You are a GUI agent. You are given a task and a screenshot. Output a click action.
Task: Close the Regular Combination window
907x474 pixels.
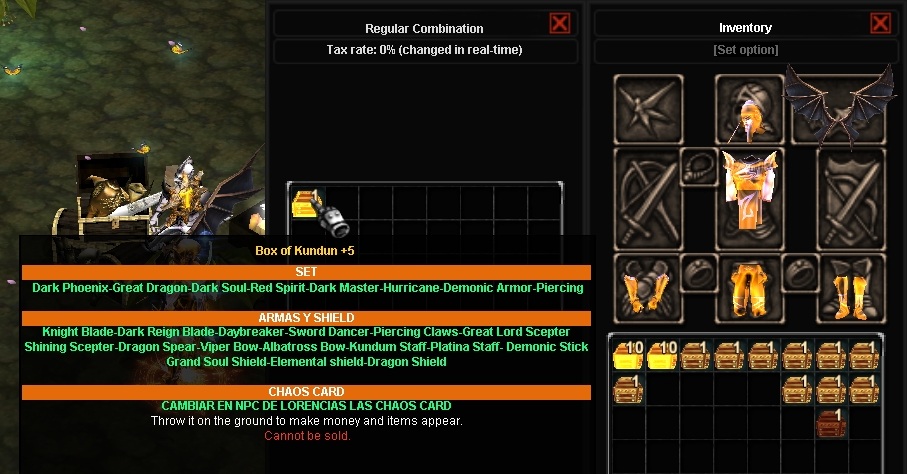pyautogui.click(x=560, y=24)
